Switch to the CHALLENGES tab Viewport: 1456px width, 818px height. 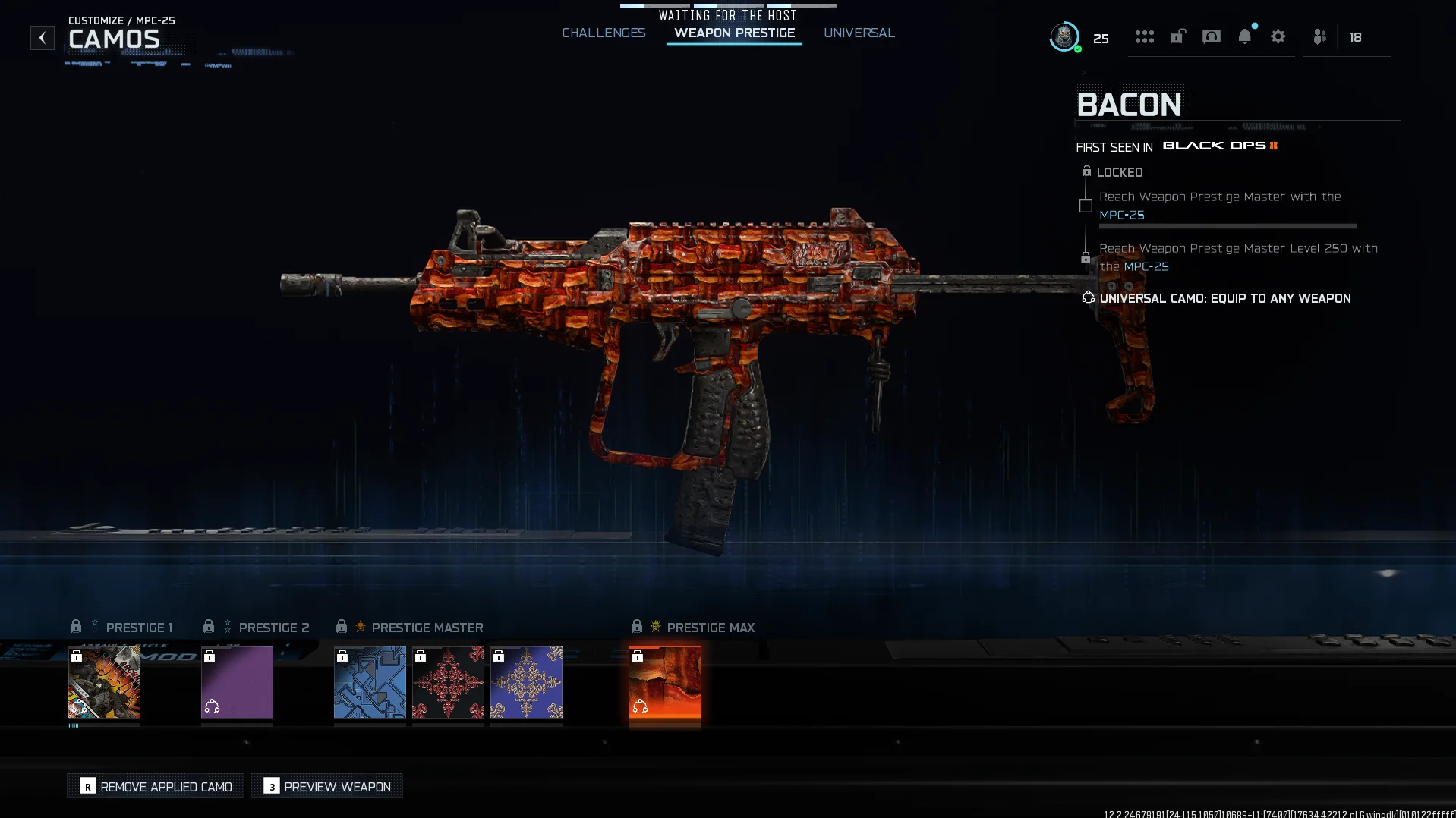coord(604,33)
